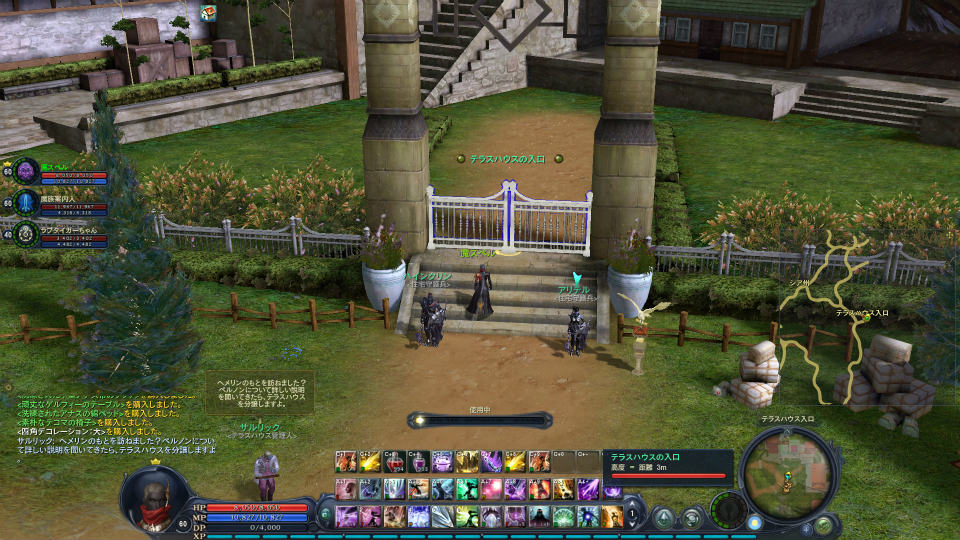Open the green crystal menu button
Viewport: 960px width, 540px height.
(663, 517)
